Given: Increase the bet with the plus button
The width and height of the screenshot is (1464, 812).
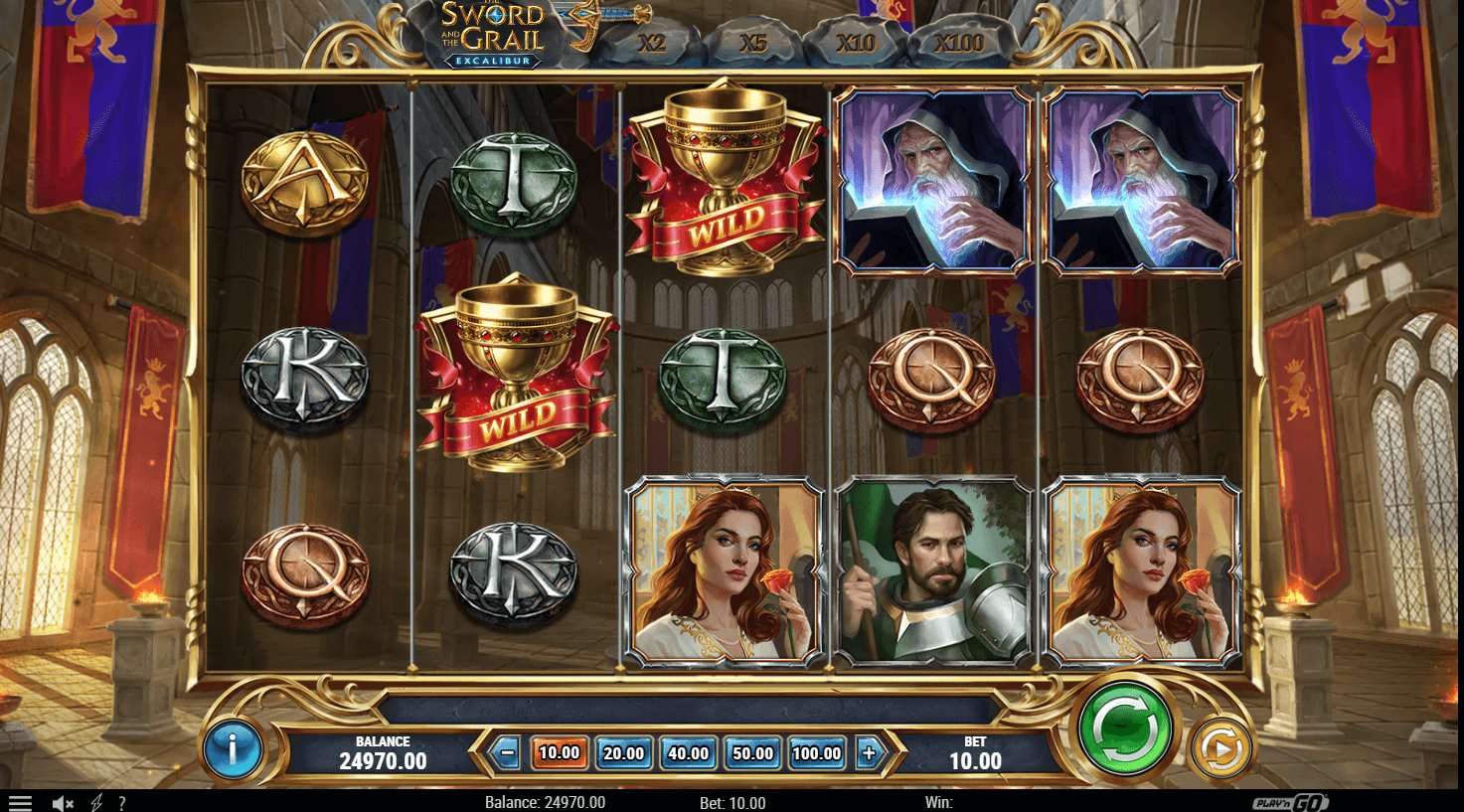Looking at the screenshot, I should 869,753.
